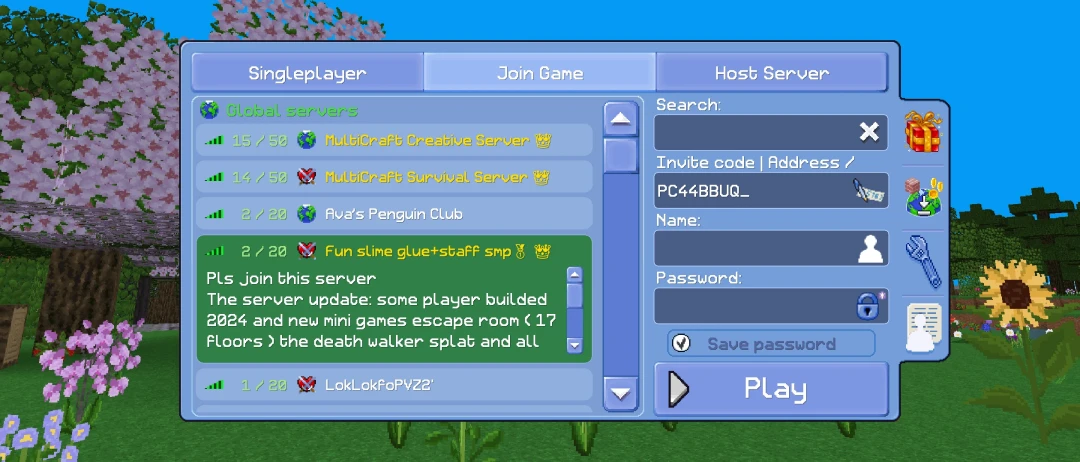Select the LokLokfoPVZ2 server entry
The image size is (1080, 462).
pyautogui.click(x=394, y=385)
